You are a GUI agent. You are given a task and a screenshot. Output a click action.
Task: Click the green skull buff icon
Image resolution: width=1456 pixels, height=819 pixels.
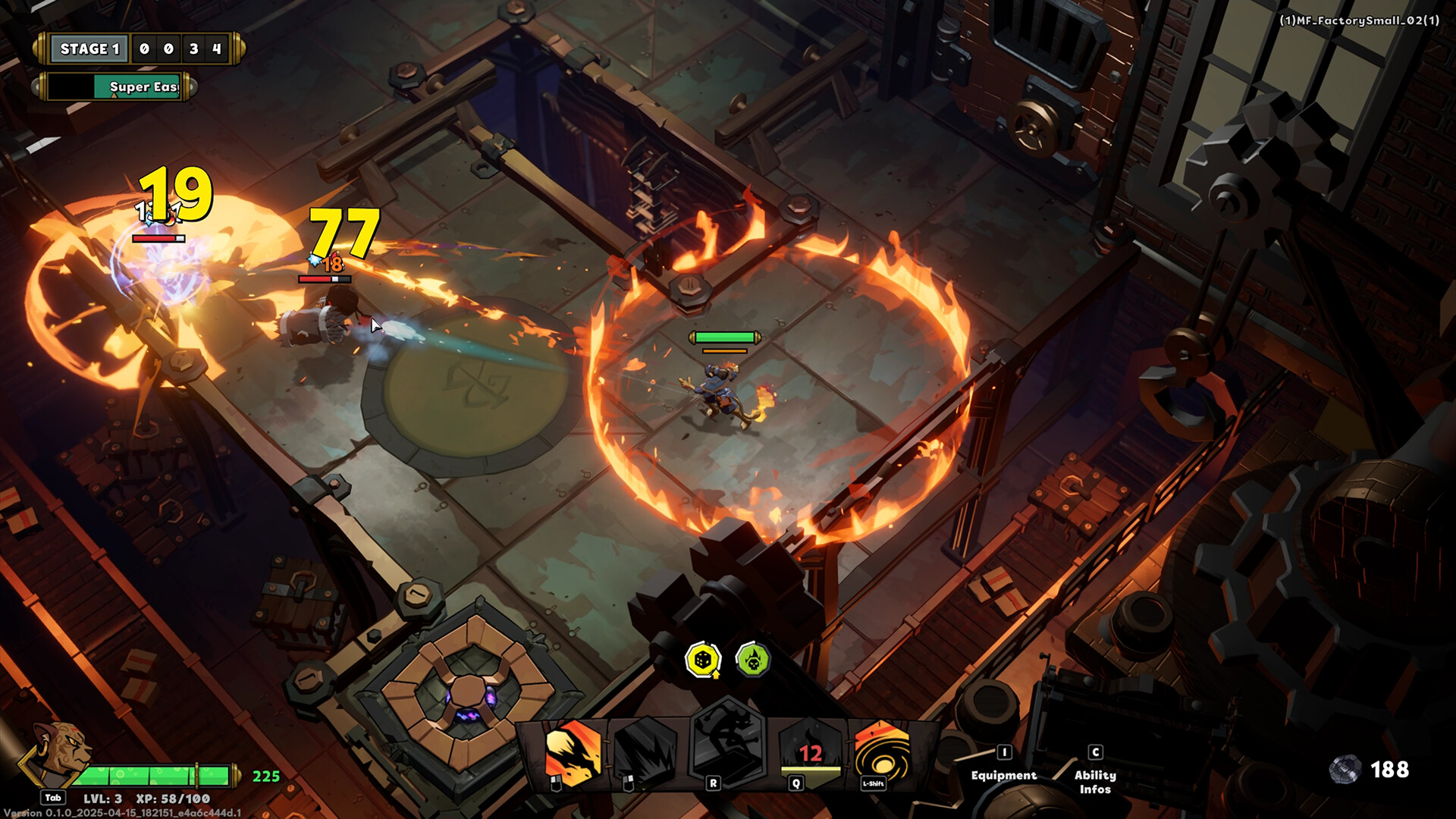tap(751, 661)
